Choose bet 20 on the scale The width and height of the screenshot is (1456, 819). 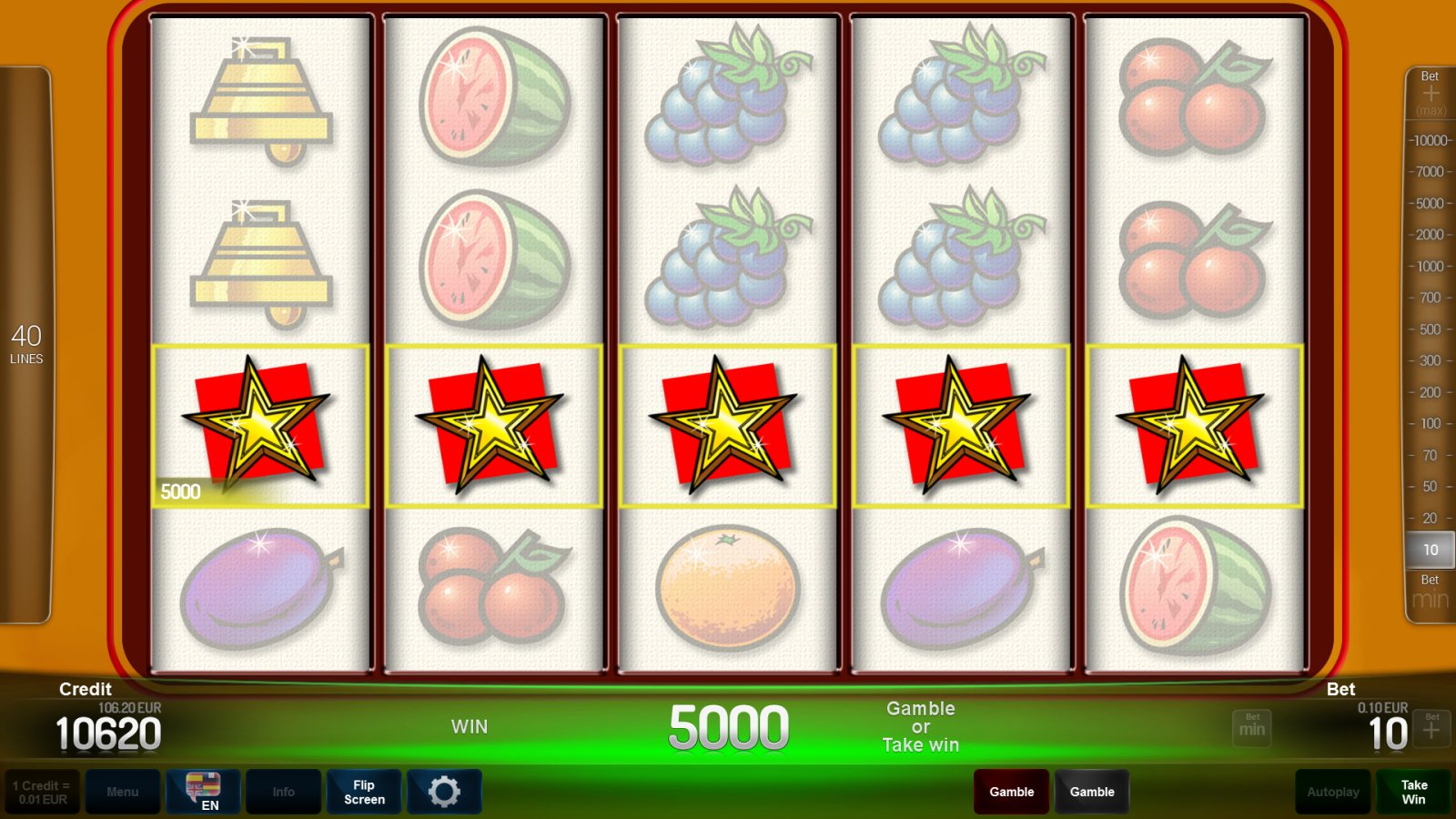[1431, 518]
